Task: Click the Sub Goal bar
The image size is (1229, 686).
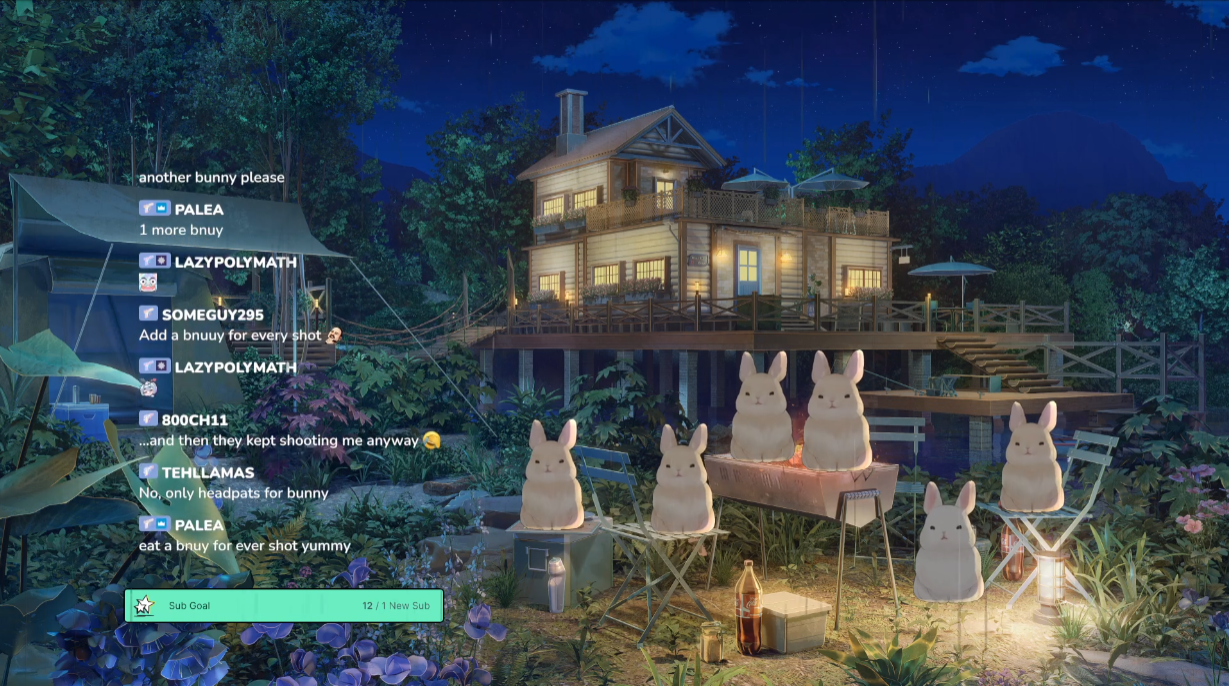Action: (284, 605)
